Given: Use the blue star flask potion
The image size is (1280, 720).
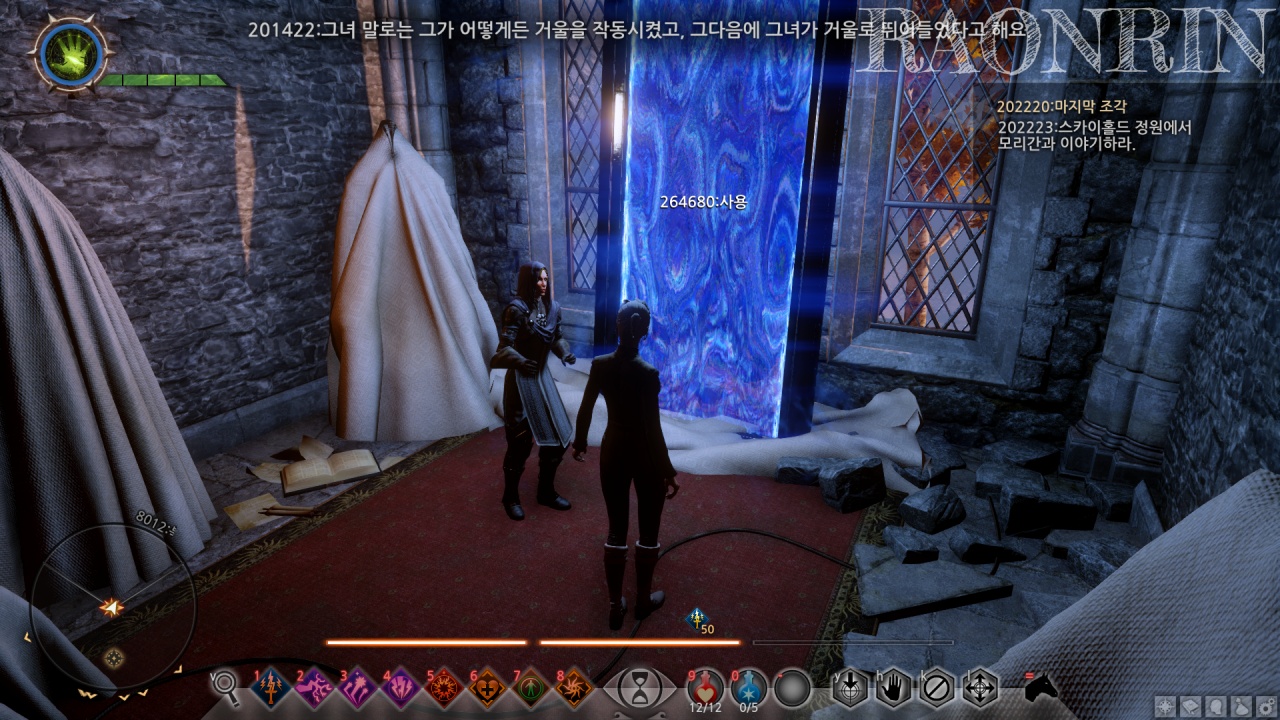Looking at the screenshot, I should (x=748, y=687).
